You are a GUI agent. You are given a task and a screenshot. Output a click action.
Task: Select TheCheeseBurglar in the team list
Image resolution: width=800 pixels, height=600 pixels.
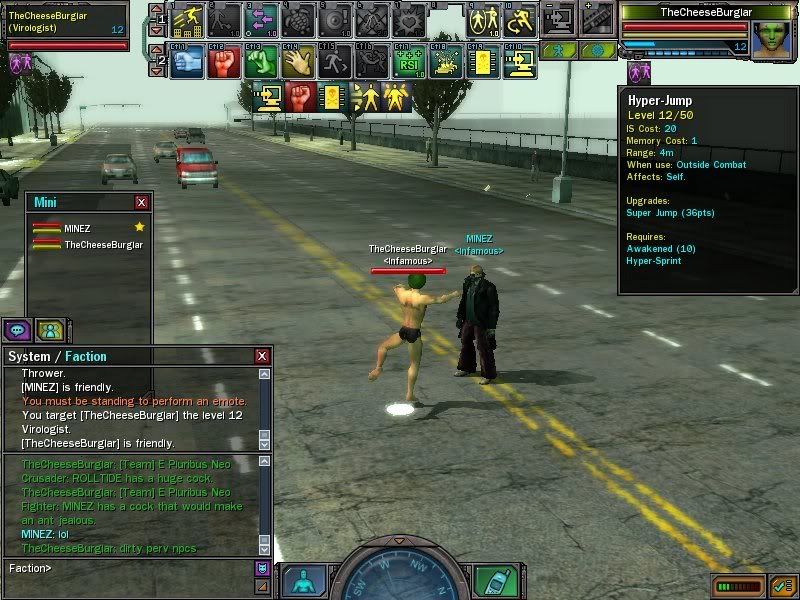click(102, 244)
